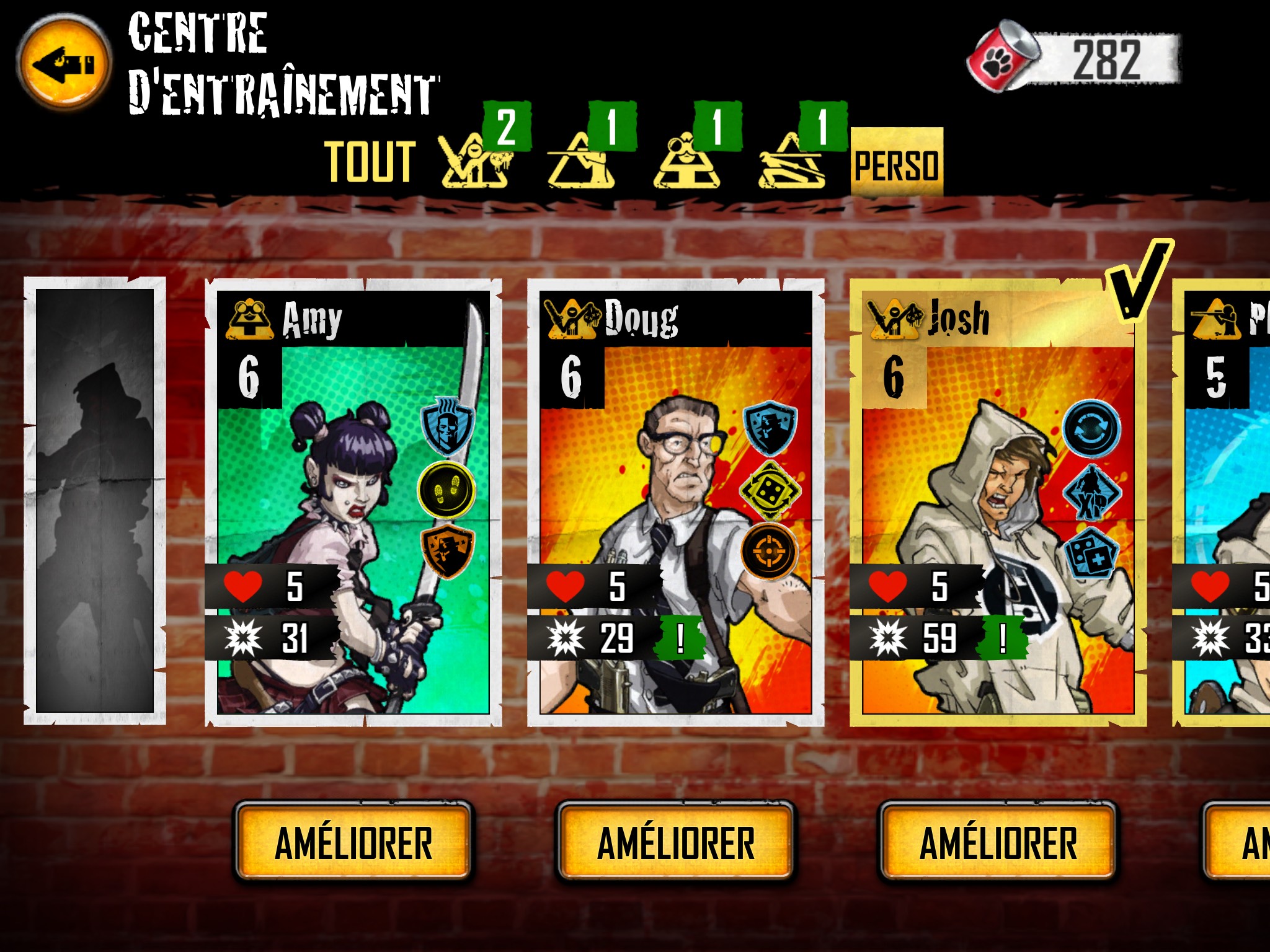
Task: Select Doug's survivor card
Action: [675, 502]
